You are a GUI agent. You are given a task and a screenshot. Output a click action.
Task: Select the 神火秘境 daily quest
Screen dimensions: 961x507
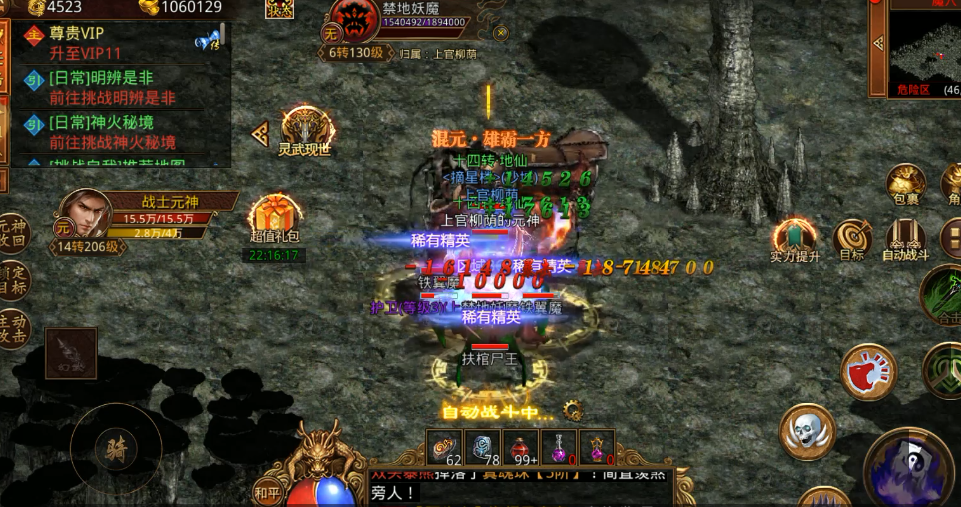click(120, 132)
